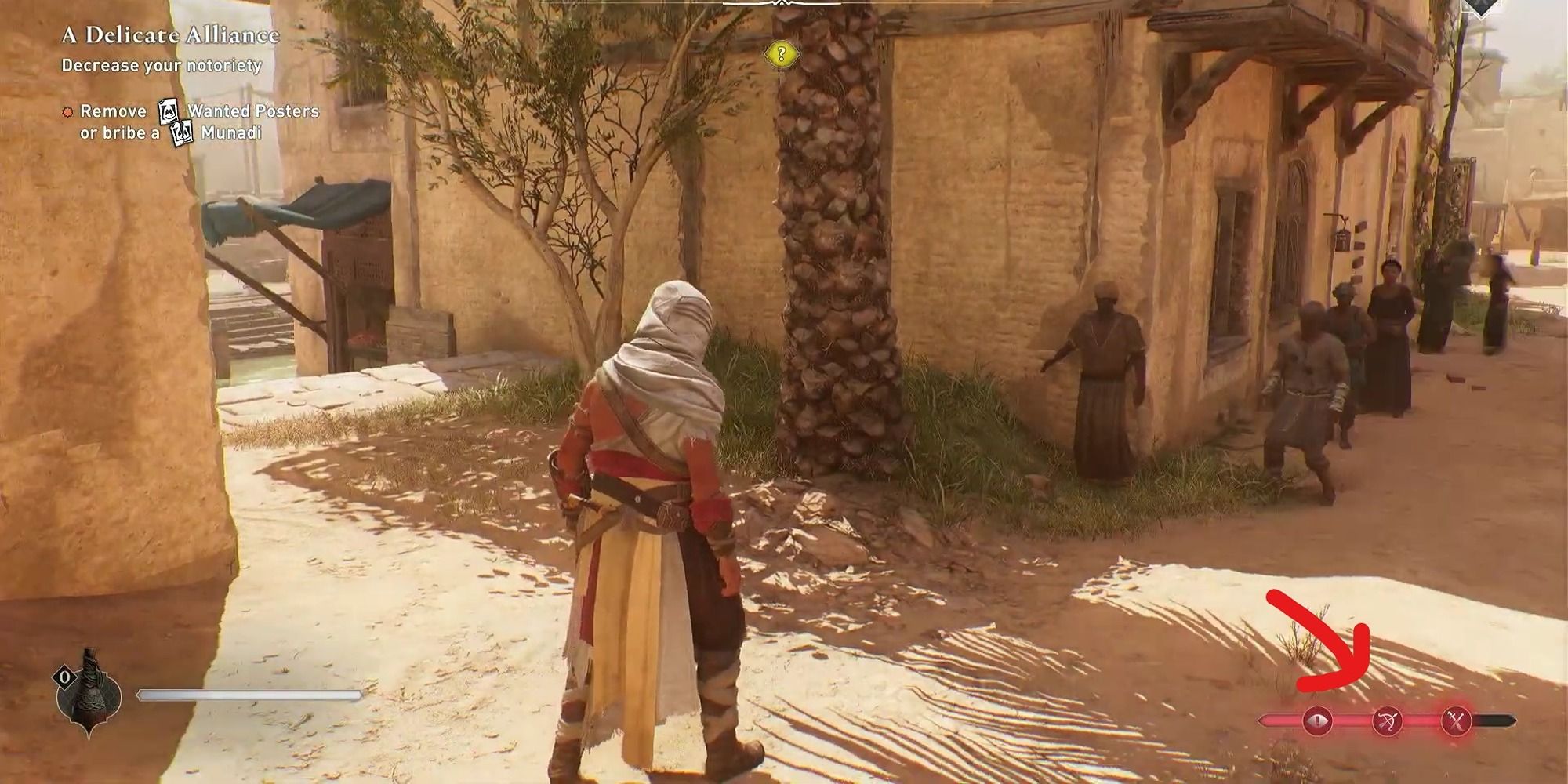The height and width of the screenshot is (784, 1568).
Task: Select the 'Decrease your notoriety' subtitle
Action: click(161, 67)
